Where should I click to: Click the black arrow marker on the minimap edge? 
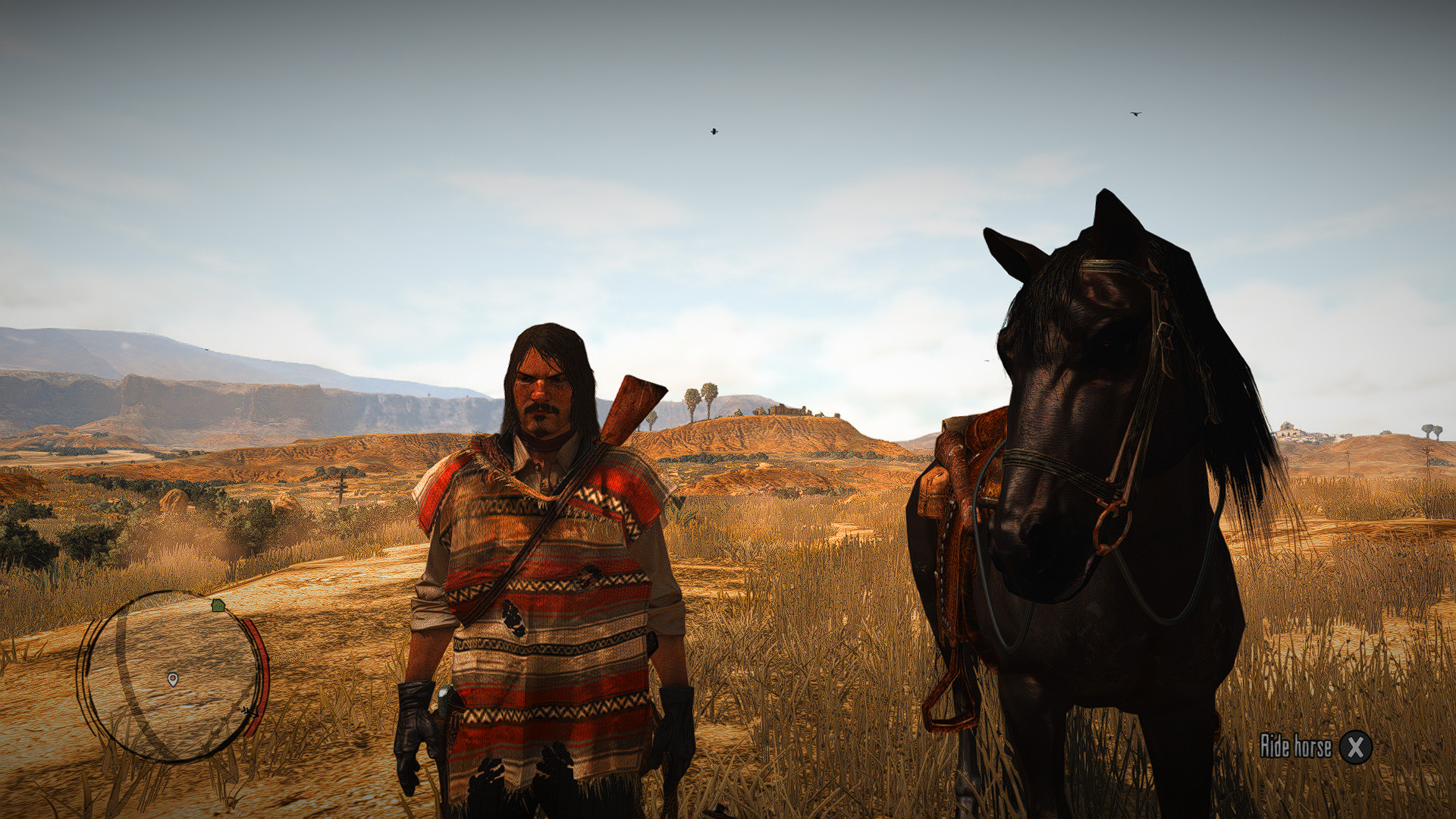249,711
